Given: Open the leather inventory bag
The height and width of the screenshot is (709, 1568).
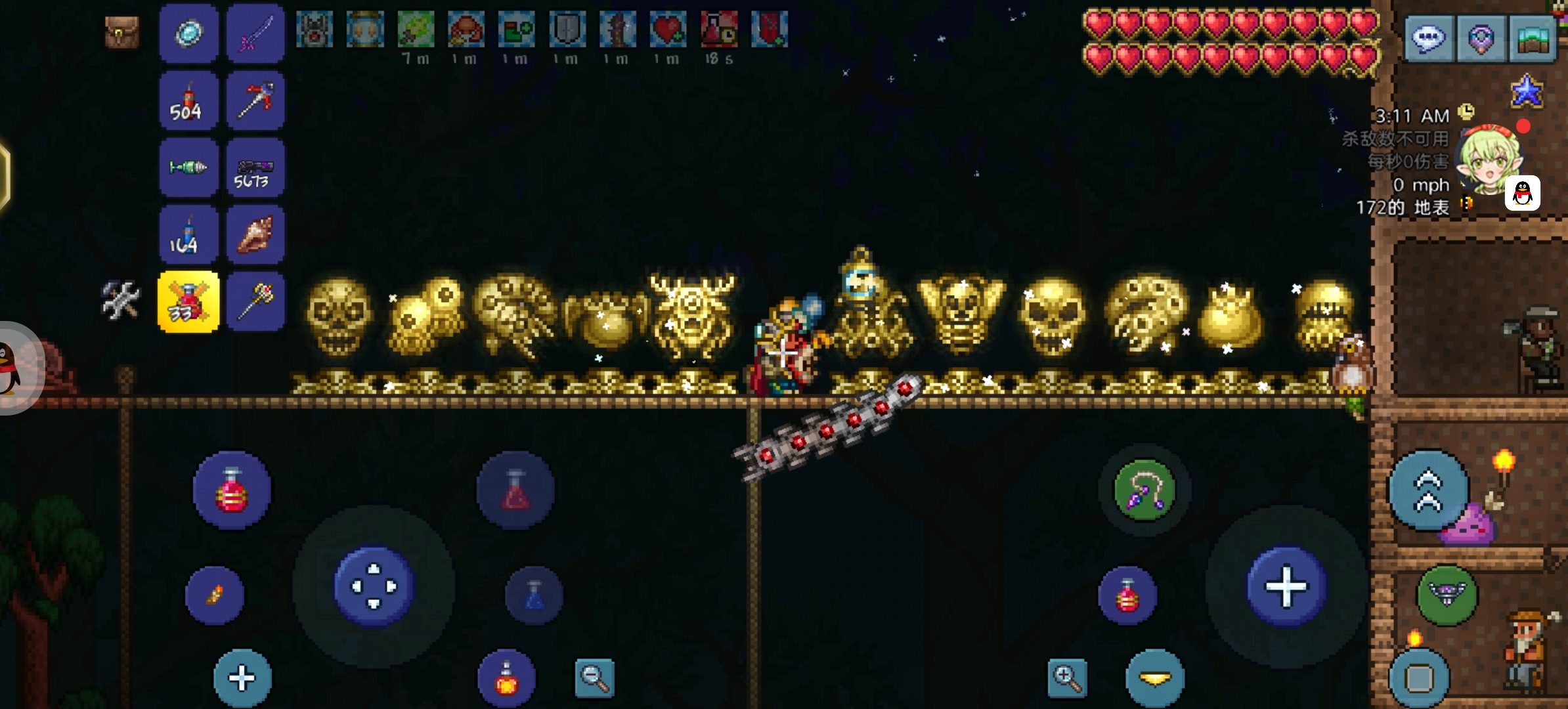Looking at the screenshot, I should (x=122, y=32).
